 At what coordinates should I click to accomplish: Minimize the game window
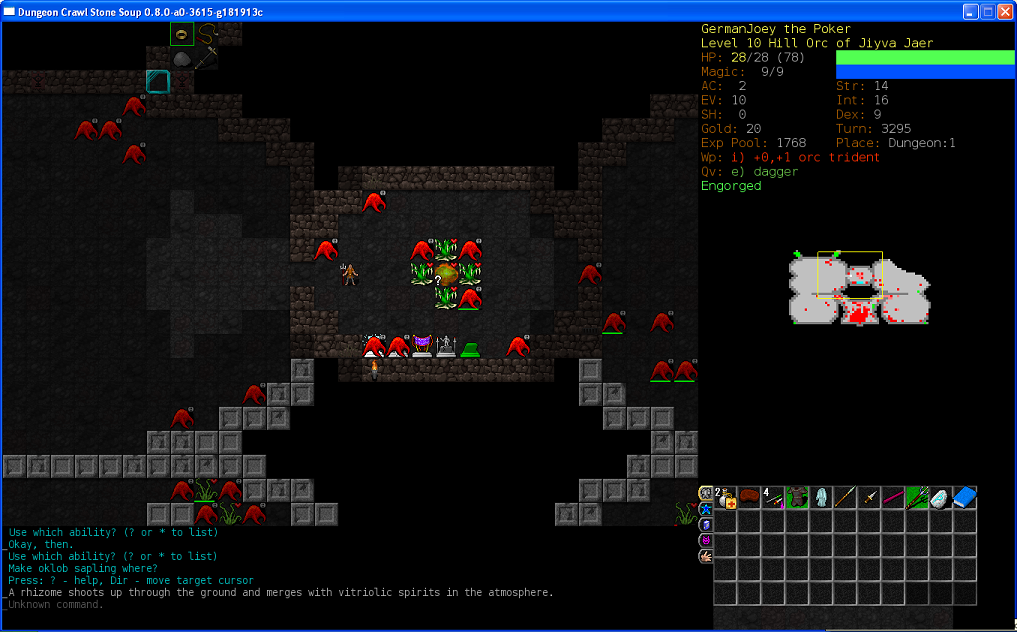[x=970, y=12]
